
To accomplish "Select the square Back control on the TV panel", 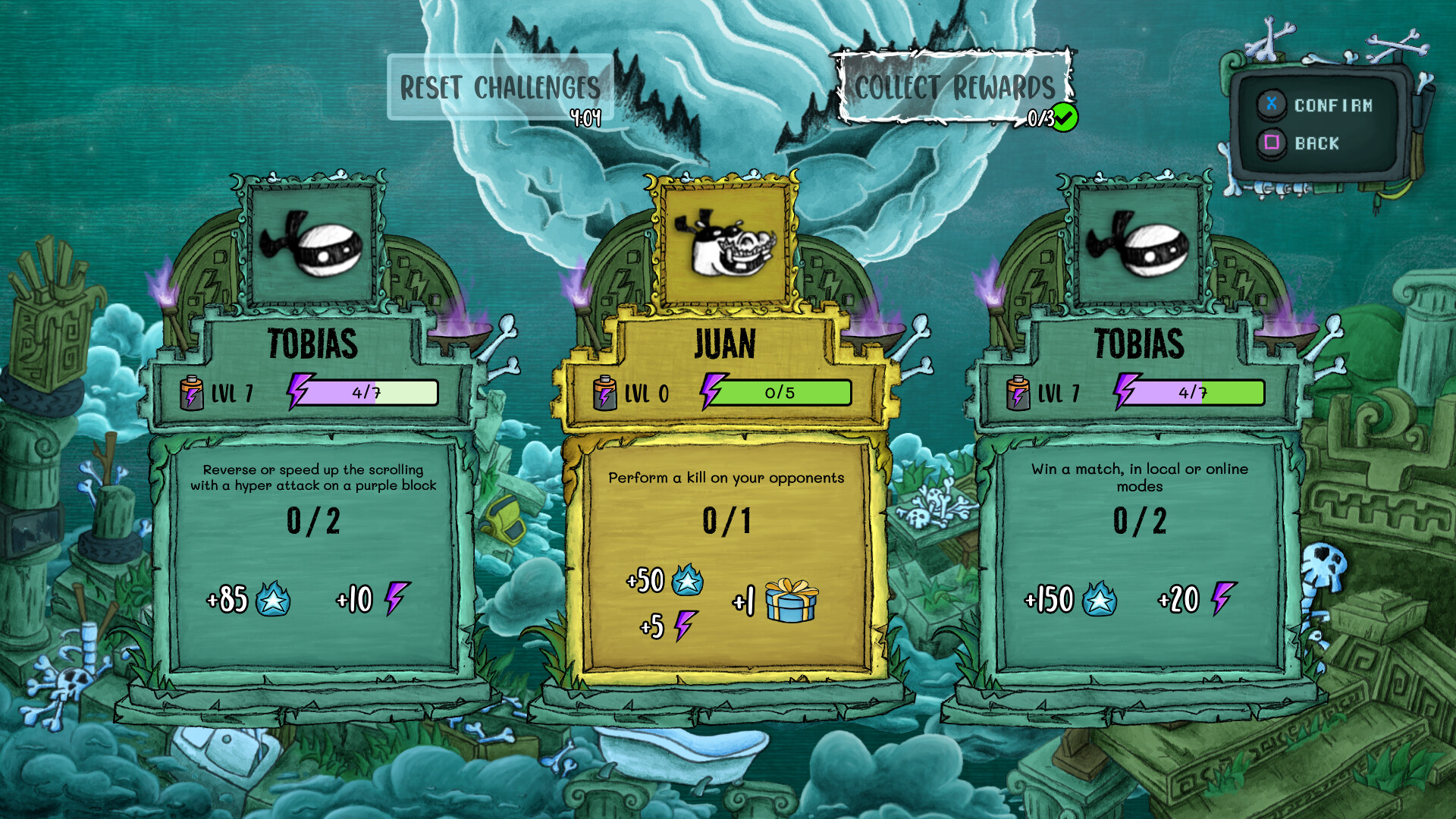I will coord(1274,143).
